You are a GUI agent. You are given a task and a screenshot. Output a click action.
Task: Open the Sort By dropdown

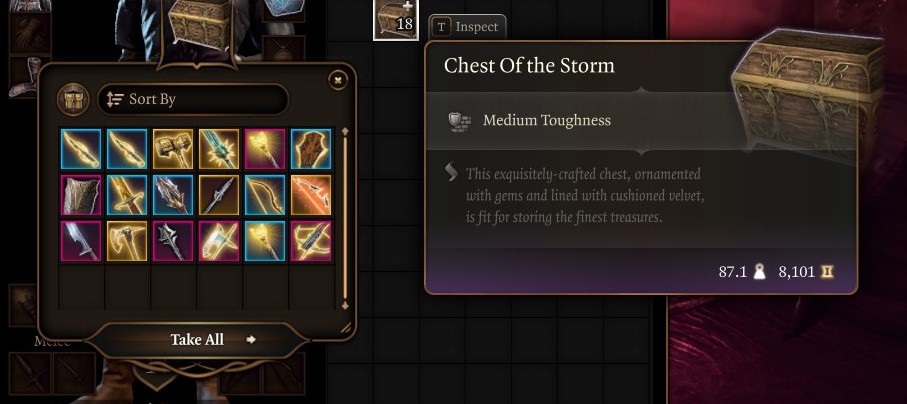[192, 100]
